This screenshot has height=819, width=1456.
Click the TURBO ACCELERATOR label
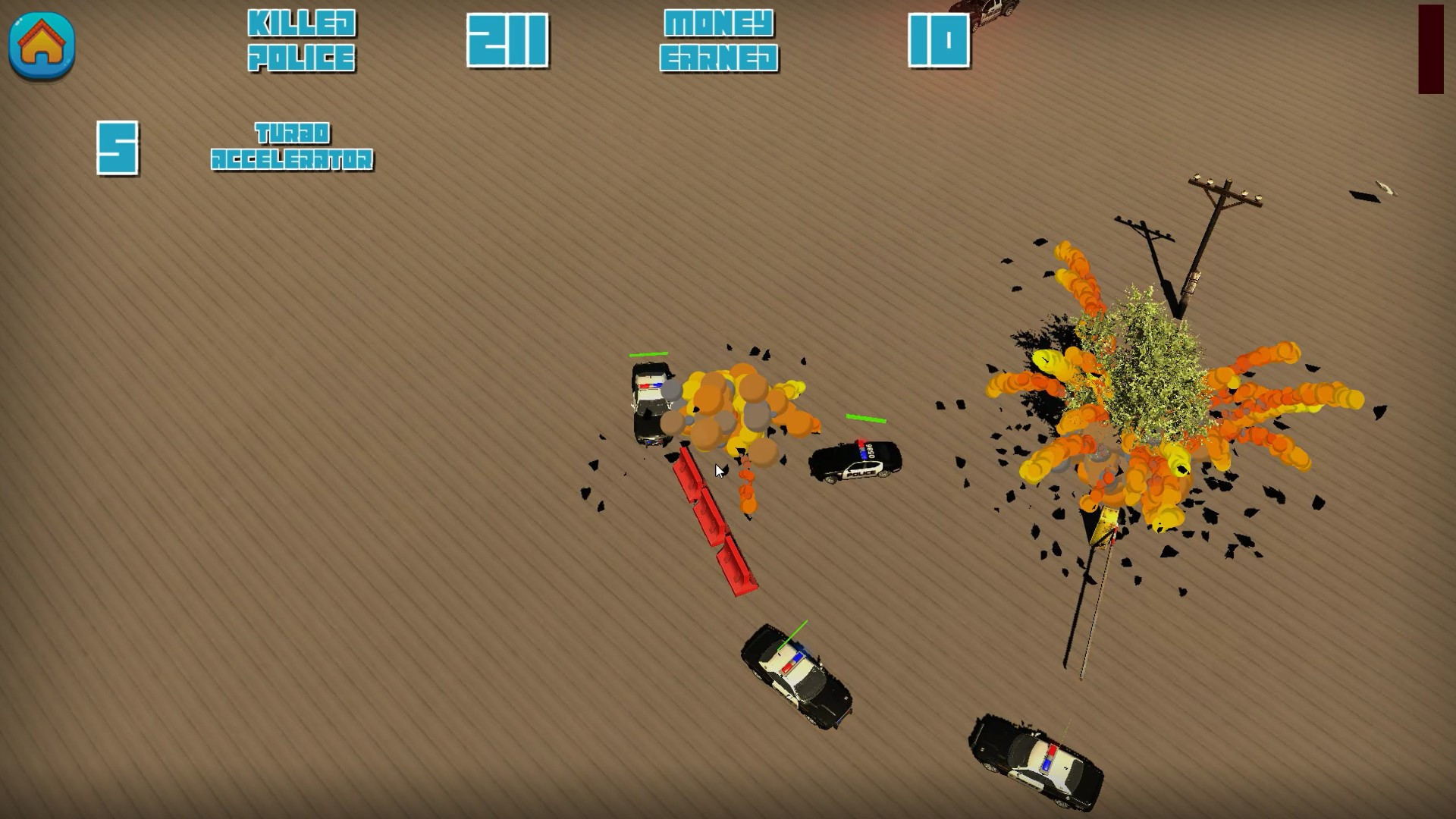[x=292, y=146]
